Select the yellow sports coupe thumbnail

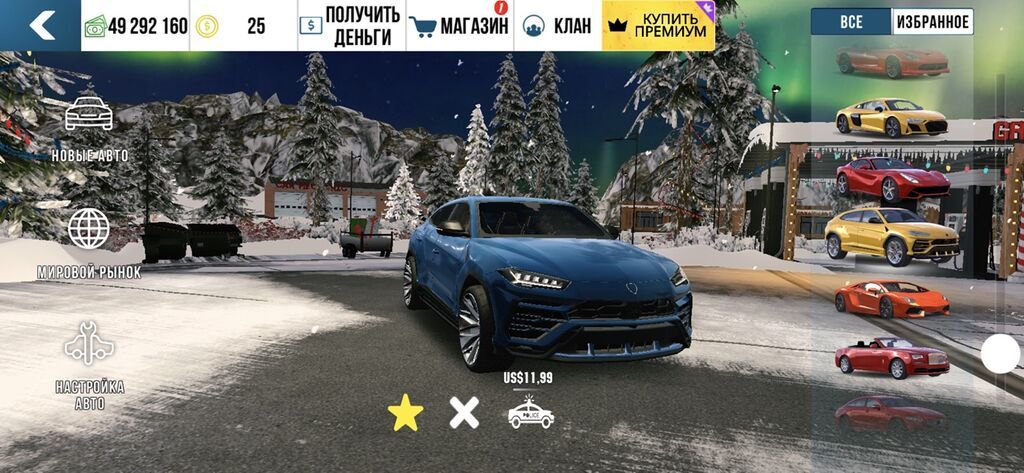pyautogui.click(x=892, y=118)
